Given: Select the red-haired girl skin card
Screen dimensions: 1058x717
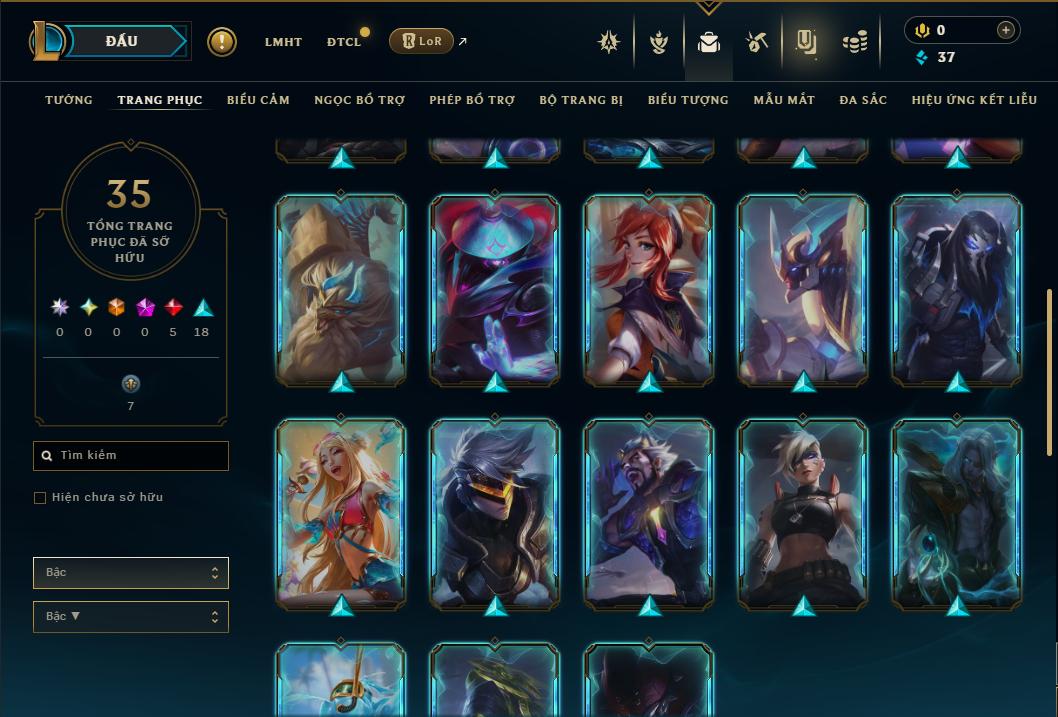Looking at the screenshot, I should pyautogui.click(x=649, y=290).
